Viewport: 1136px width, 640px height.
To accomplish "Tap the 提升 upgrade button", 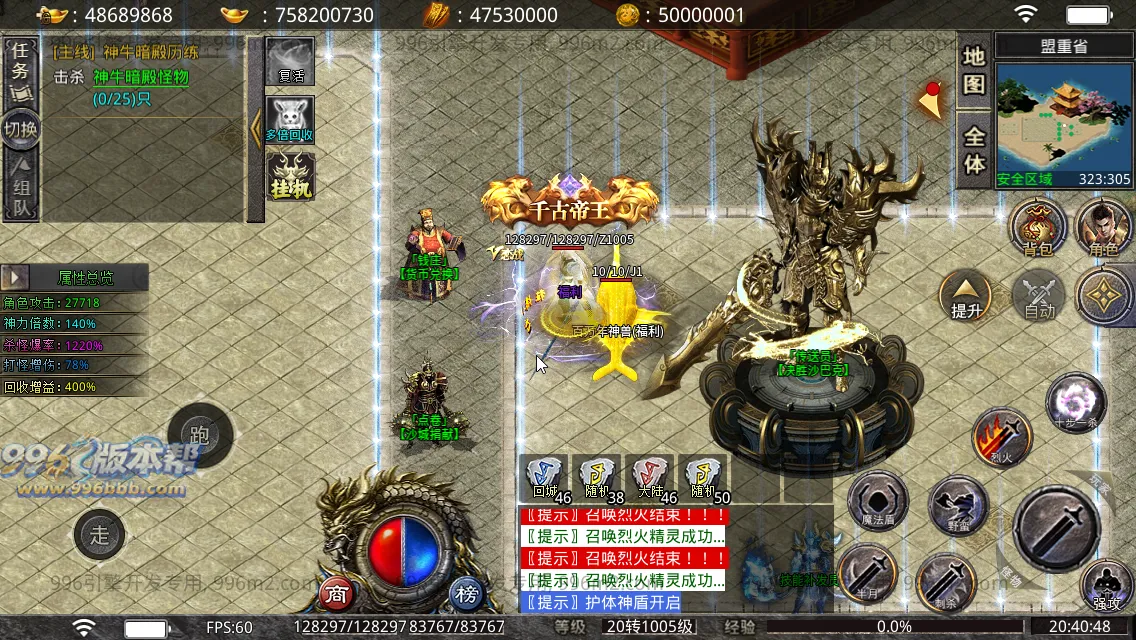I will [966, 295].
